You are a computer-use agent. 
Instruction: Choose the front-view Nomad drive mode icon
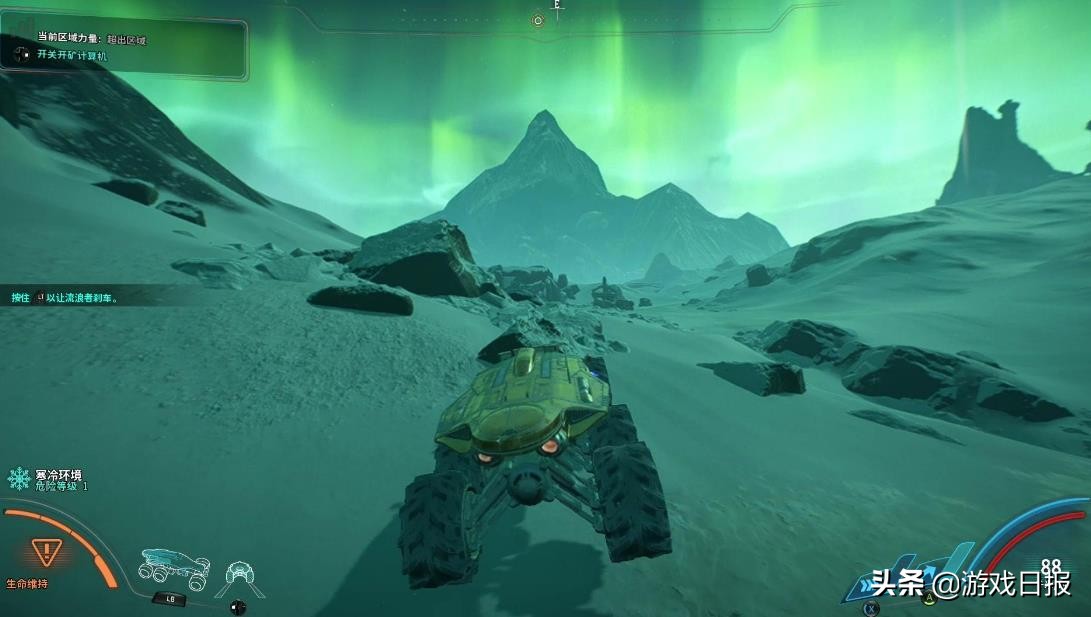click(240, 574)
